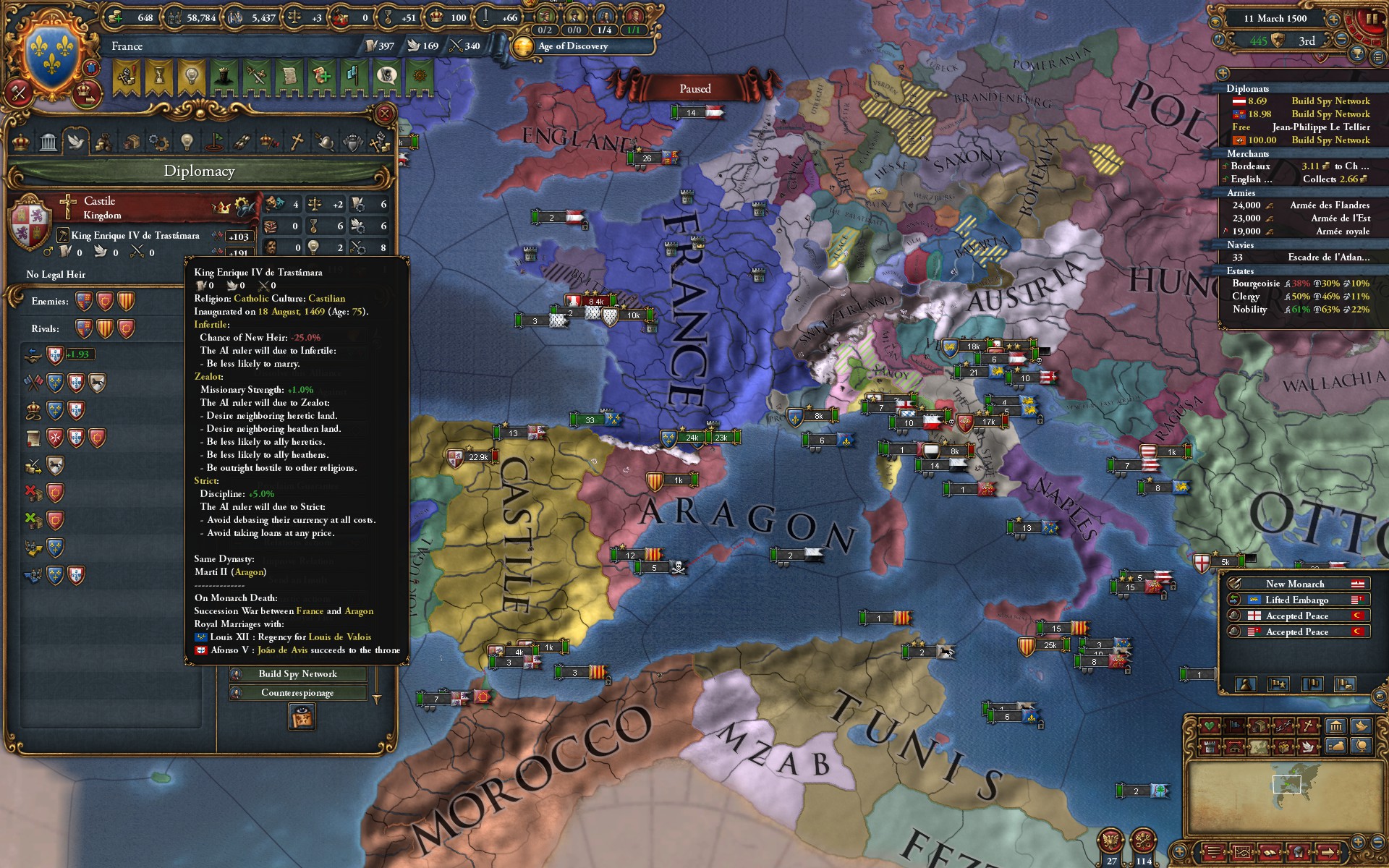
Task: Expand the Bordeaux merchant entry arrow
Action: tap(1224, 165)
